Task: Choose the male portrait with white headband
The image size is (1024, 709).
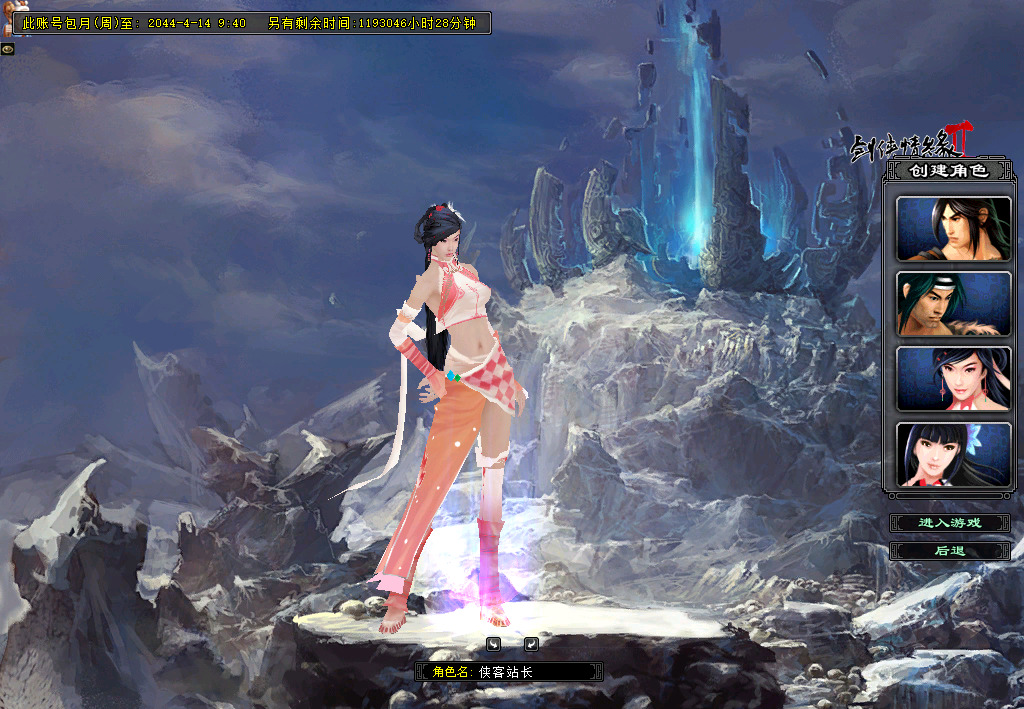Action: 953,304
